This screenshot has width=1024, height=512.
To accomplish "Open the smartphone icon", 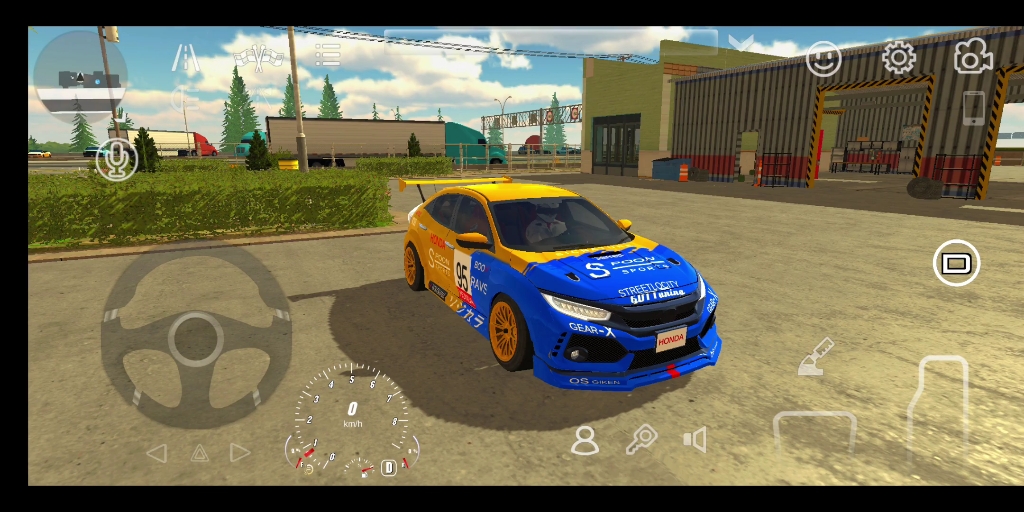I will coord(973,108).
